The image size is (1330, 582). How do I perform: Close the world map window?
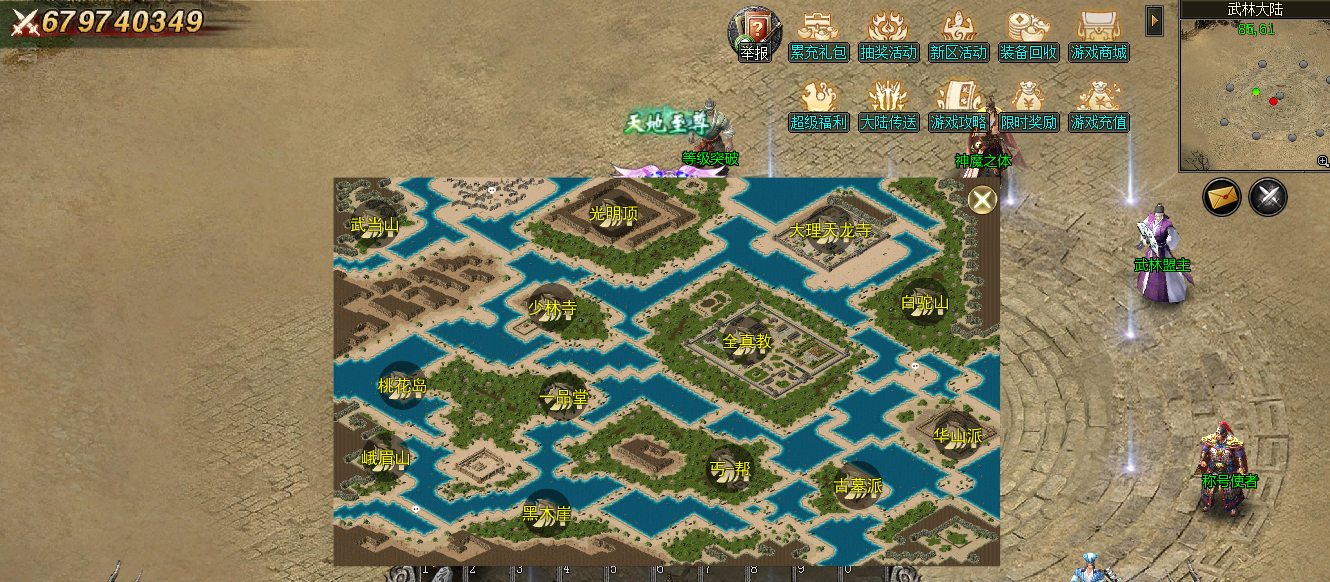pyautogui.click(x=983, y=201)
